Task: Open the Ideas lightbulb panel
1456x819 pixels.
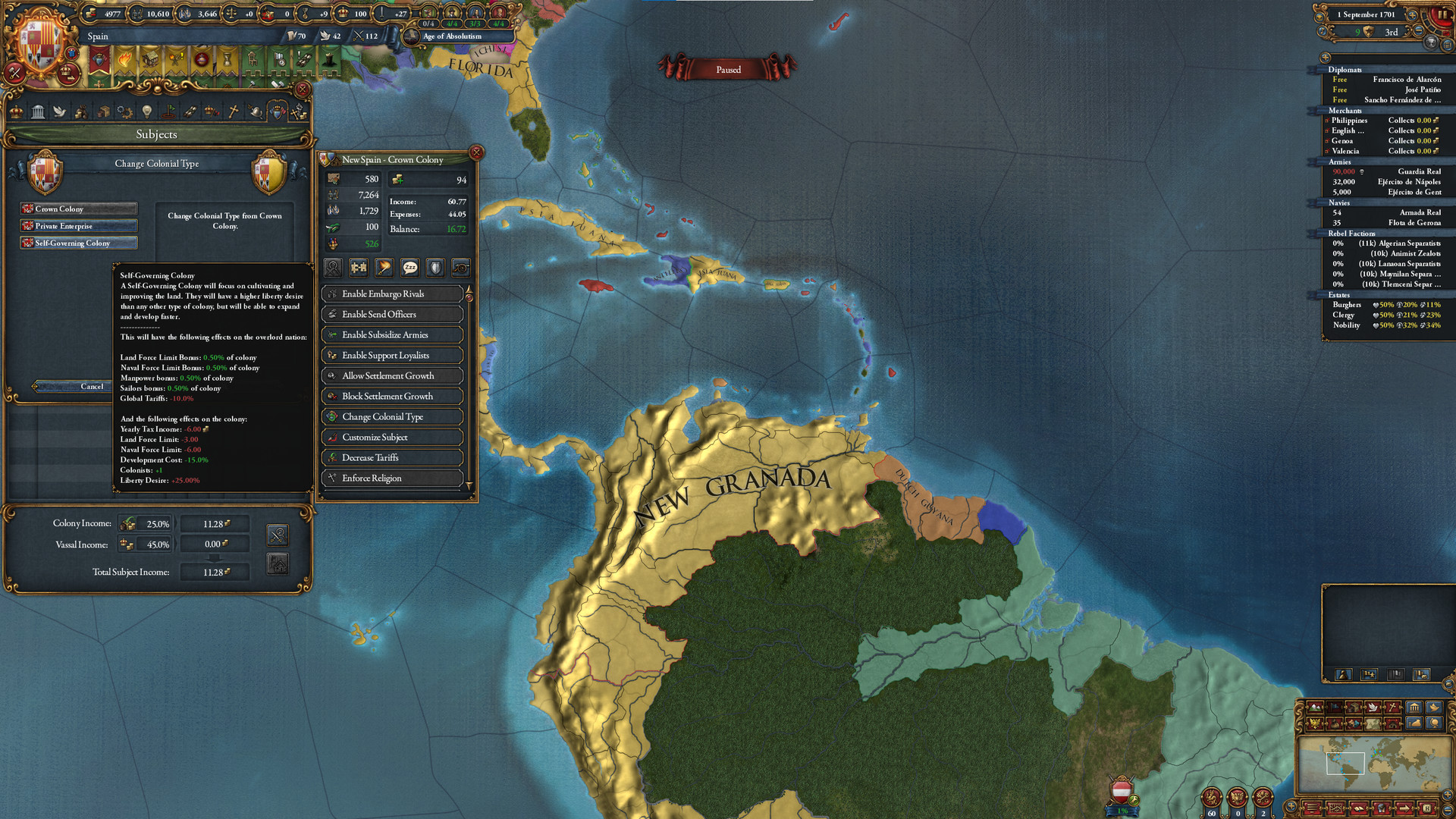Action: 147,111
